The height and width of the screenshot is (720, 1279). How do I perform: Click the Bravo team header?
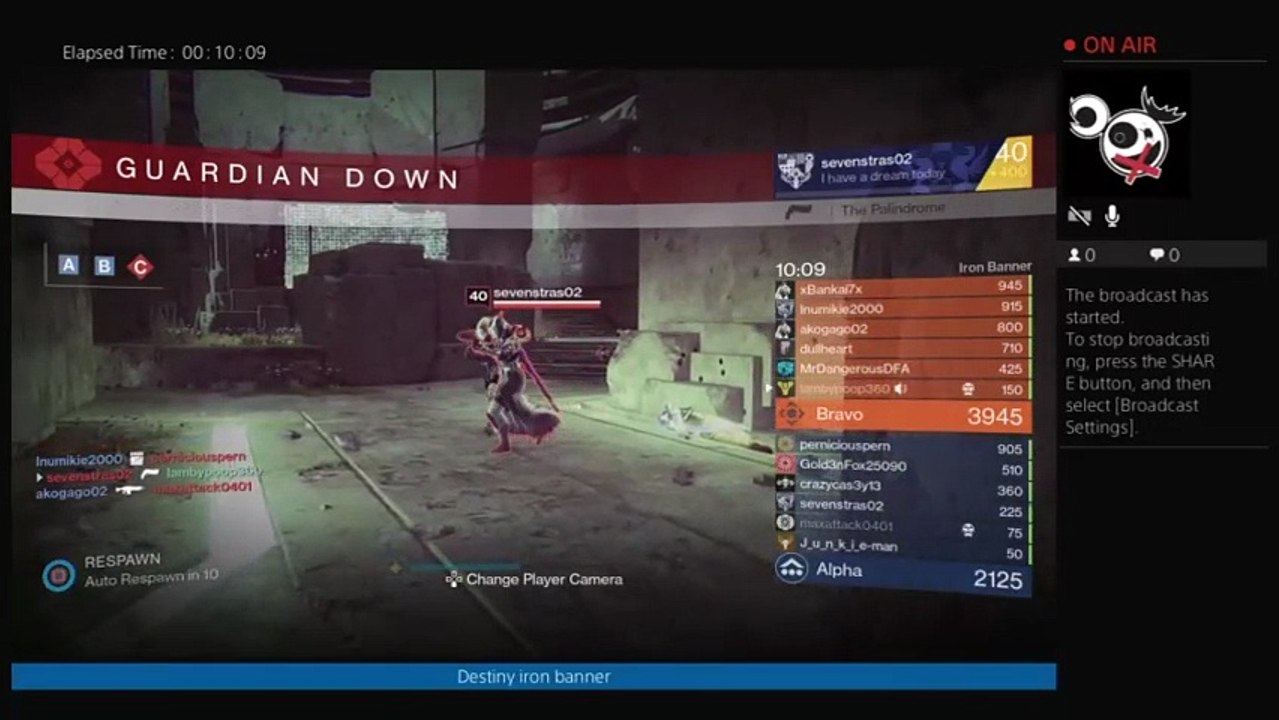click(902, 415)
